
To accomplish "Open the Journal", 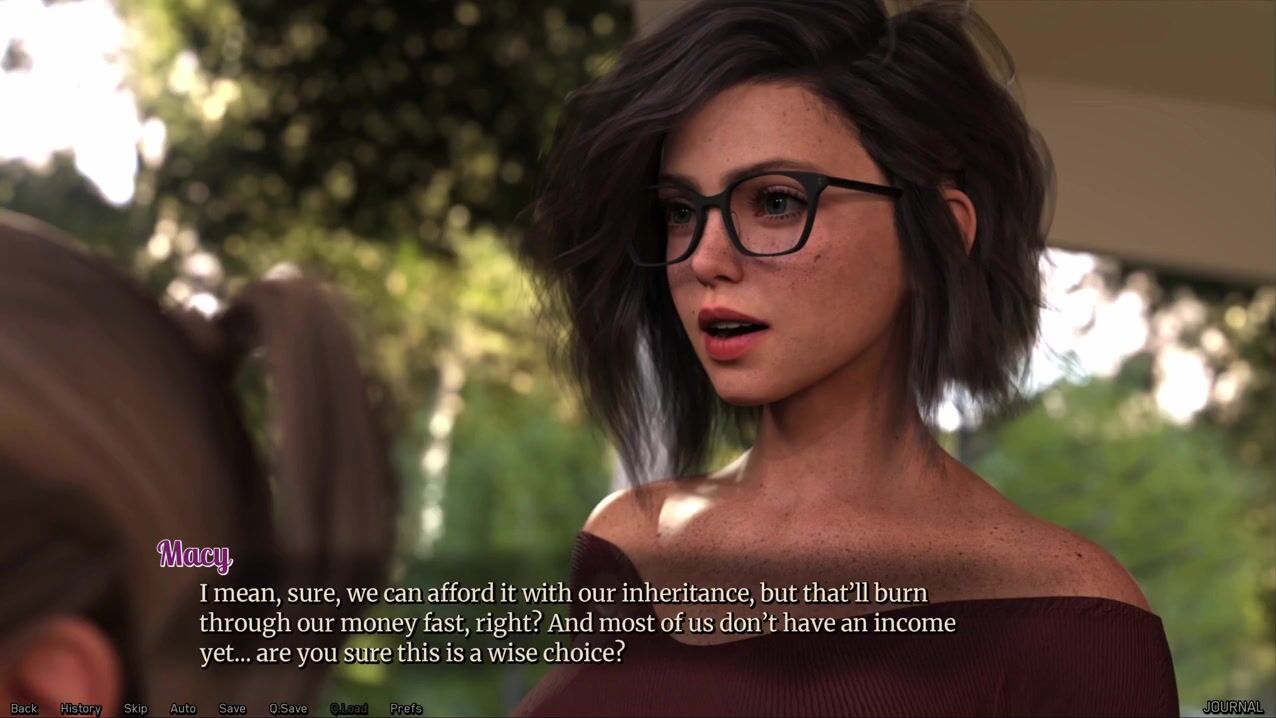I will point(1232,707).
